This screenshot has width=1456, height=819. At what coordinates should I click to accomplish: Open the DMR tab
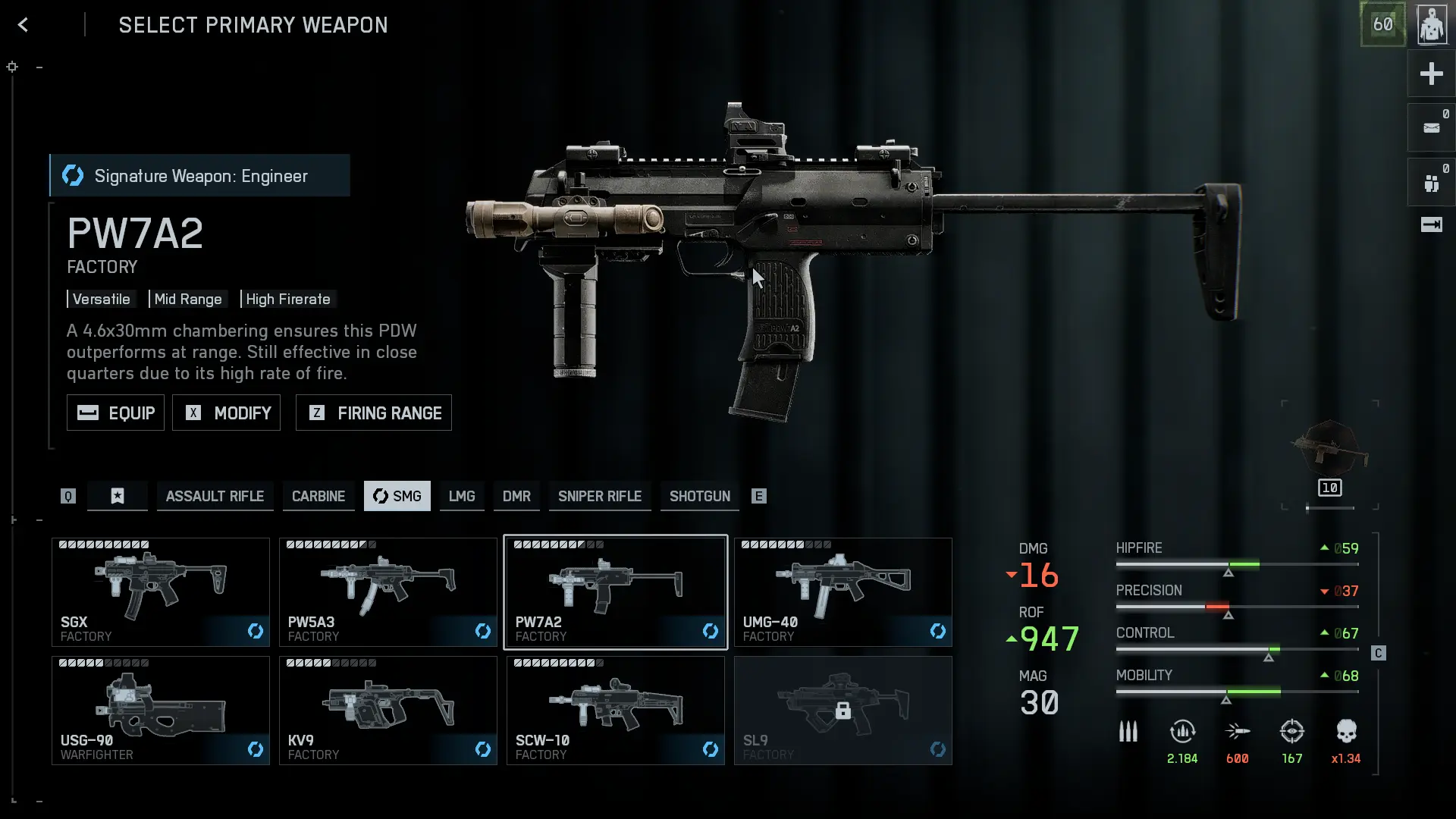tap(516, 496)
